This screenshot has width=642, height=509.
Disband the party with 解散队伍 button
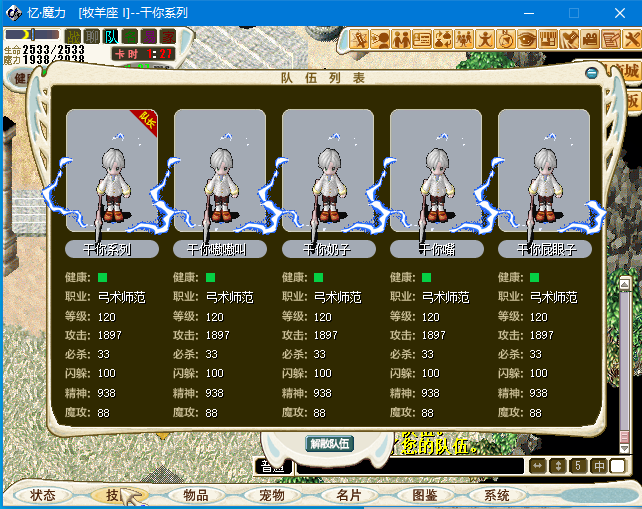pyautogui.click(x=329, y=443)
